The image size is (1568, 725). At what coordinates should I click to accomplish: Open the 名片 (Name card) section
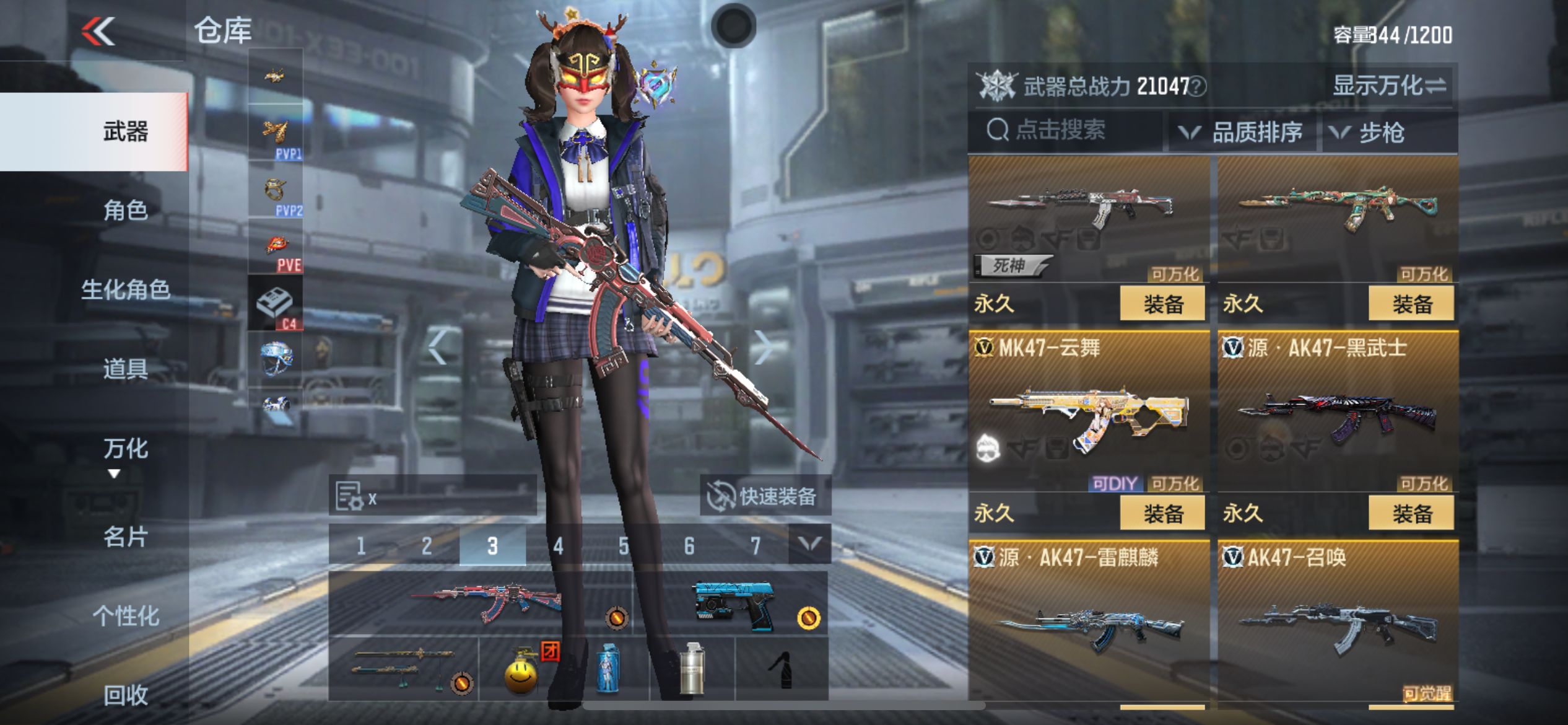tap(126, 537)
